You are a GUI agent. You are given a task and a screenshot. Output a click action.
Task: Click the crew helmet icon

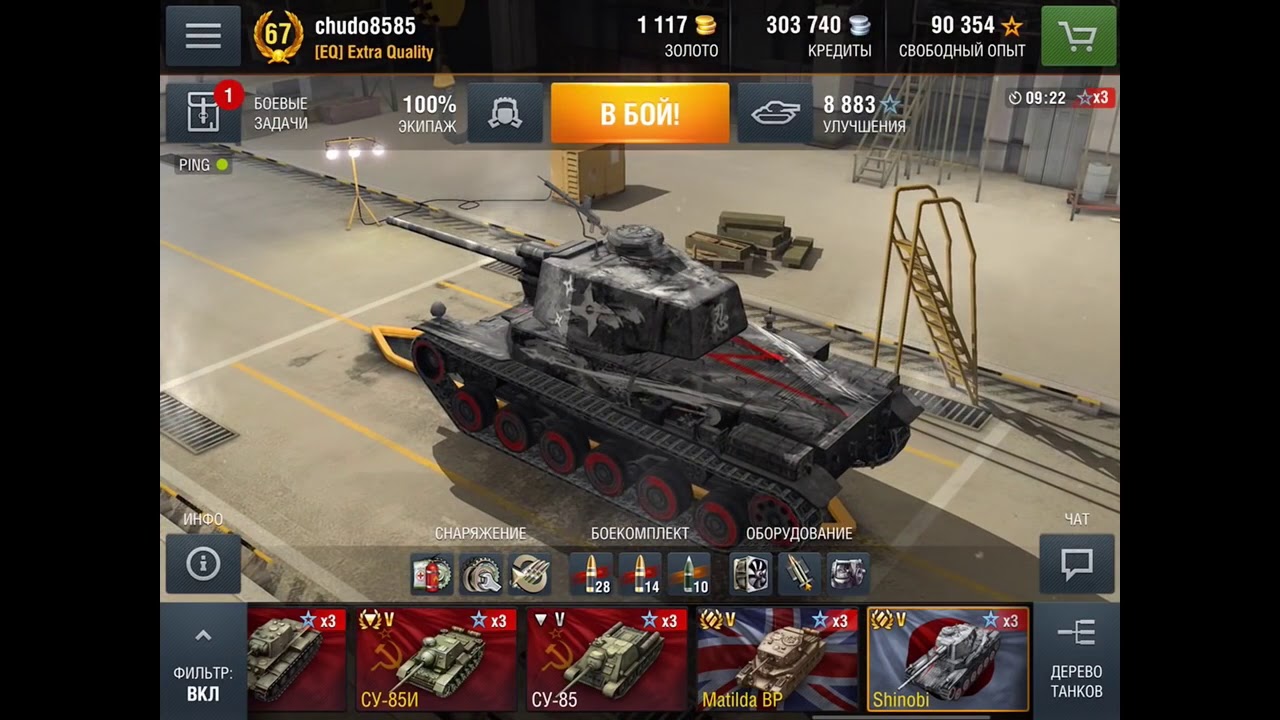click(505, 114)
